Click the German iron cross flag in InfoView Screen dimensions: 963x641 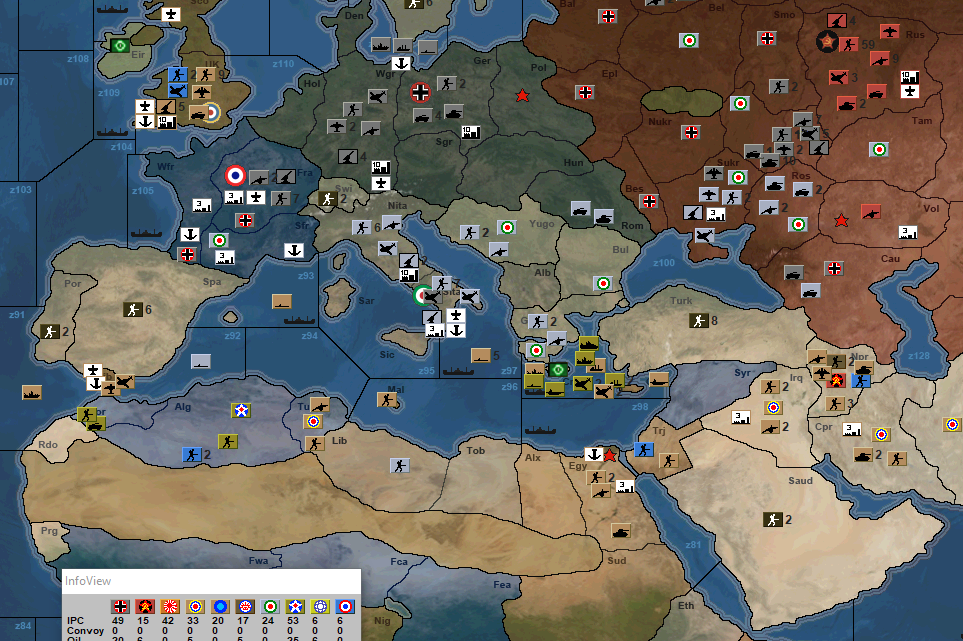[120, 606]
